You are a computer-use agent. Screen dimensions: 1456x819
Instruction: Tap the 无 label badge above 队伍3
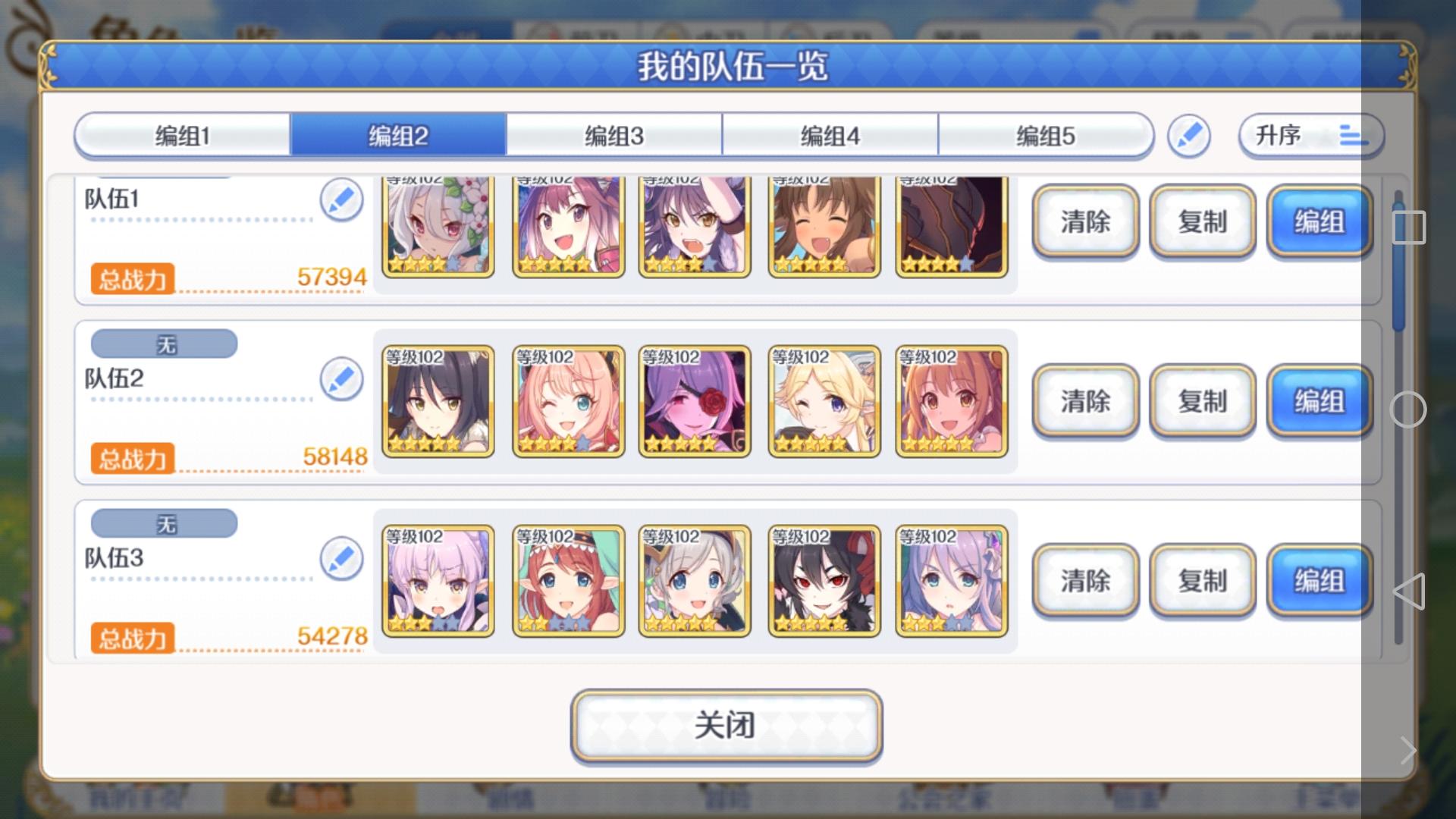pos(163,522)
